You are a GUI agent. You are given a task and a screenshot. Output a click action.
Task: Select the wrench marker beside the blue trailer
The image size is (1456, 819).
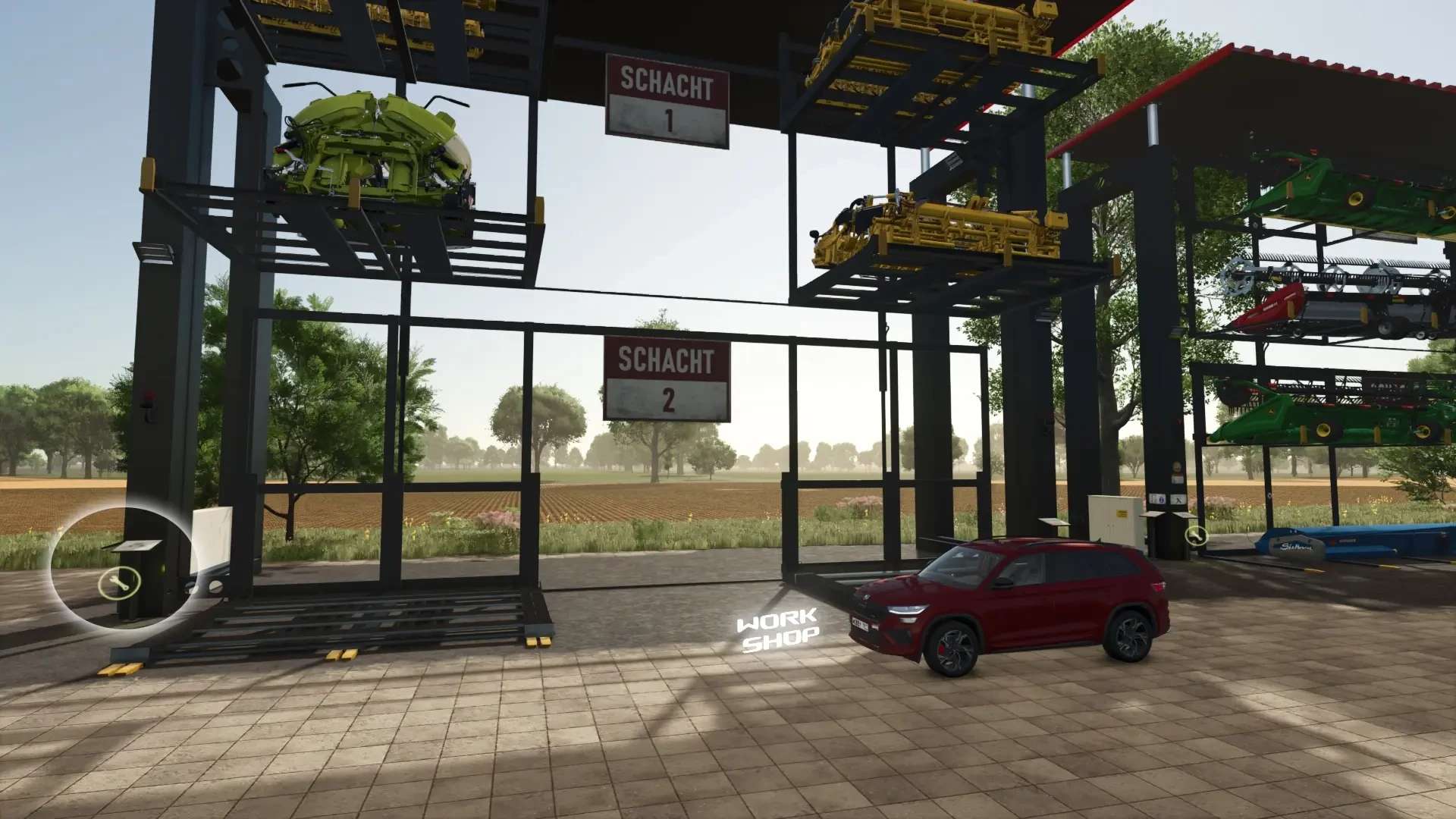1196,536
